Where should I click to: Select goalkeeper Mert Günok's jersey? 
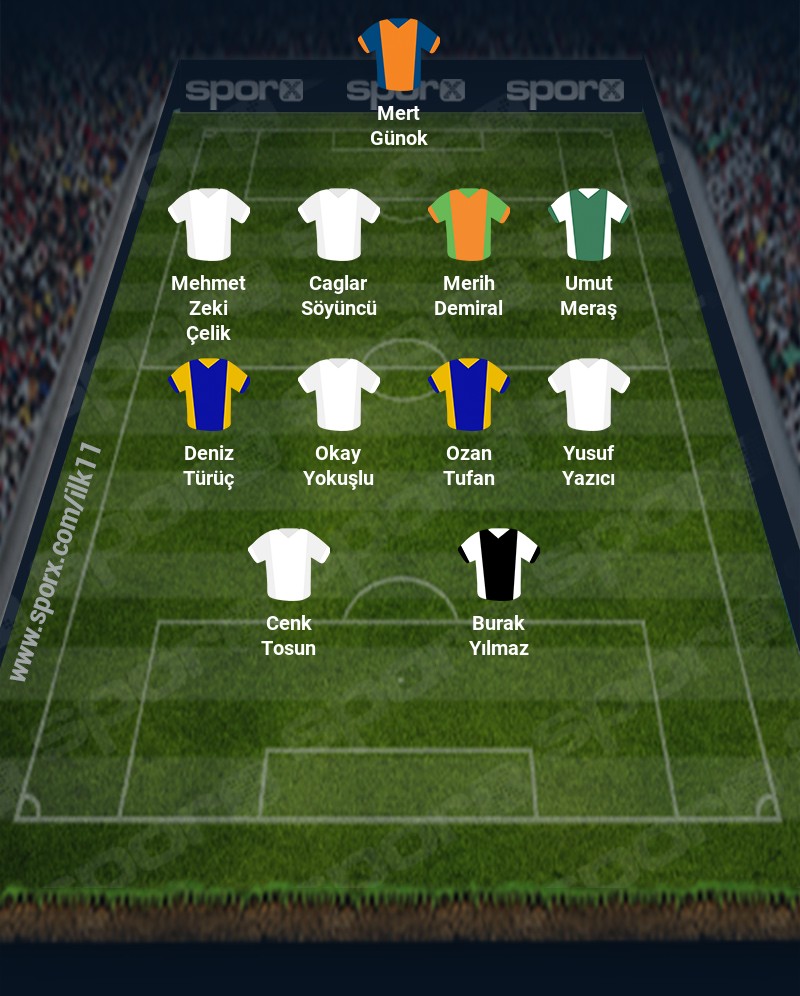coord(399,53)
